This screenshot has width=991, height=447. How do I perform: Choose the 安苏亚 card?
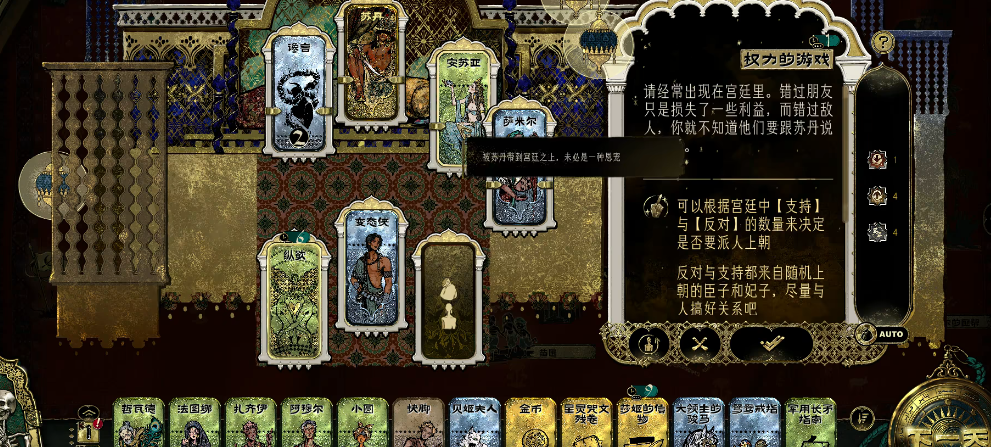462,110
